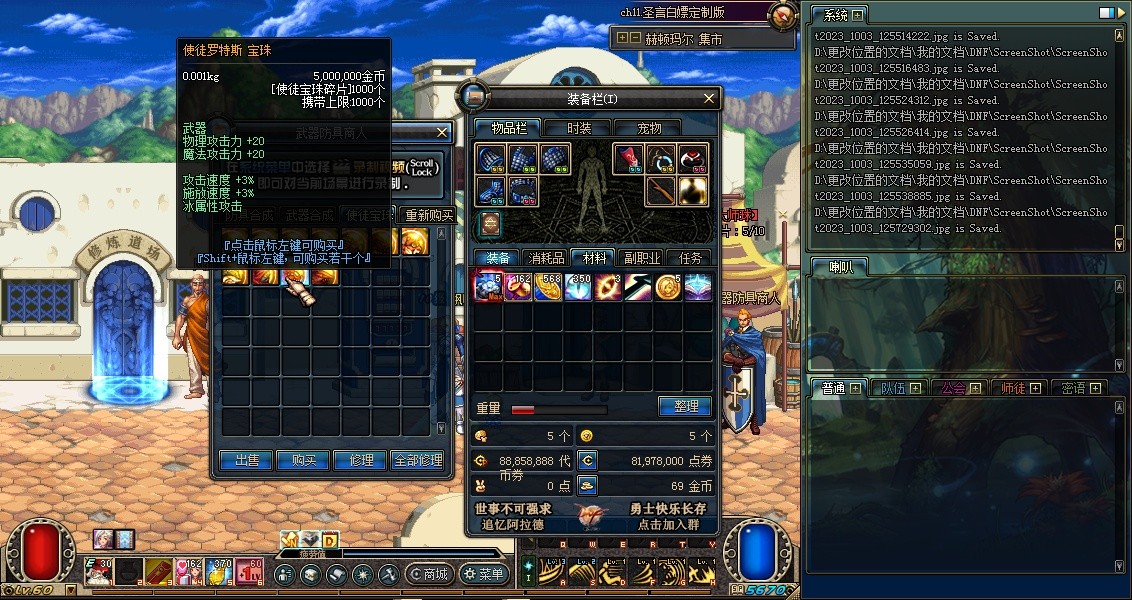Screen dimensions: 1132x600
Task: Open the 密语 whisper chat tab
Action: pos(1079,388)
